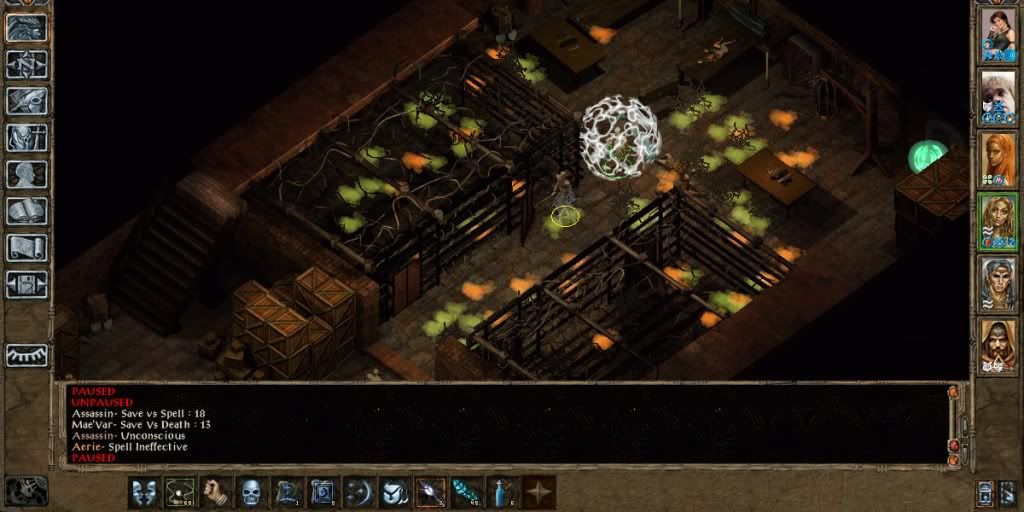This screenshot has height=512, width=1024.
Task: Open the character record head-profile button
Action: 26,173
